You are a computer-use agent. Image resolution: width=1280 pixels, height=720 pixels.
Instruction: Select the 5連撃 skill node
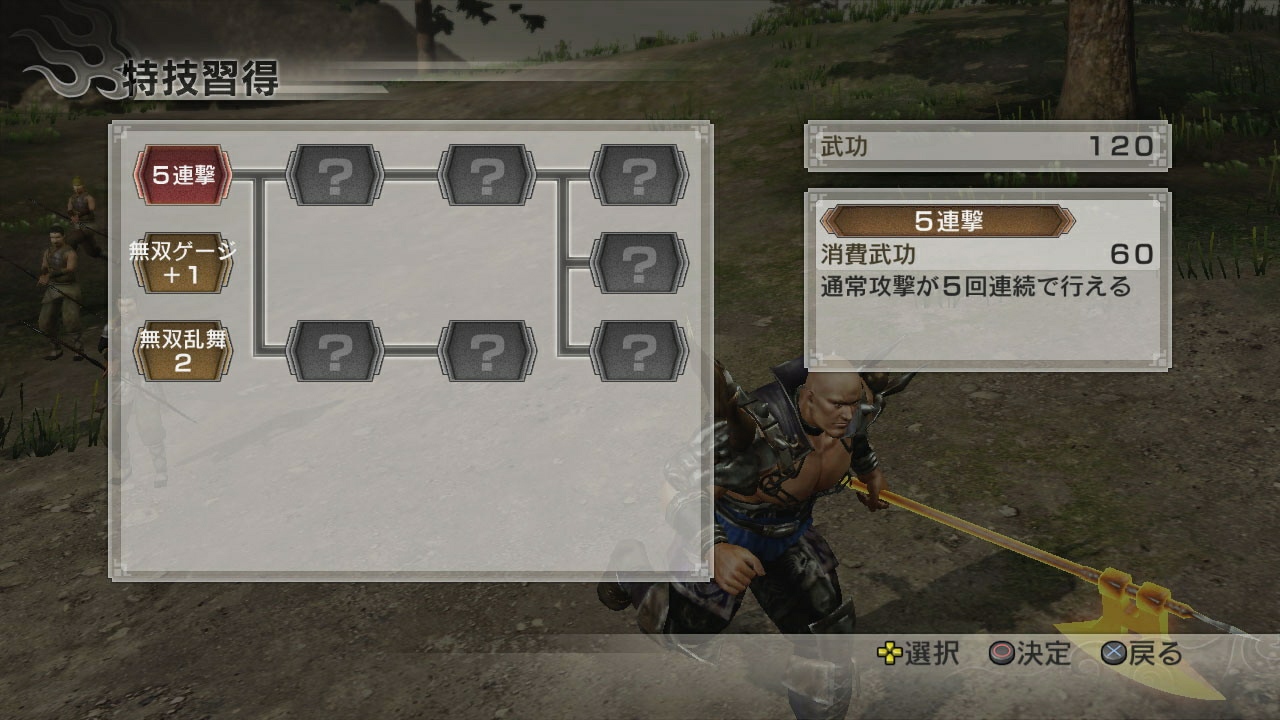[182, 175]
